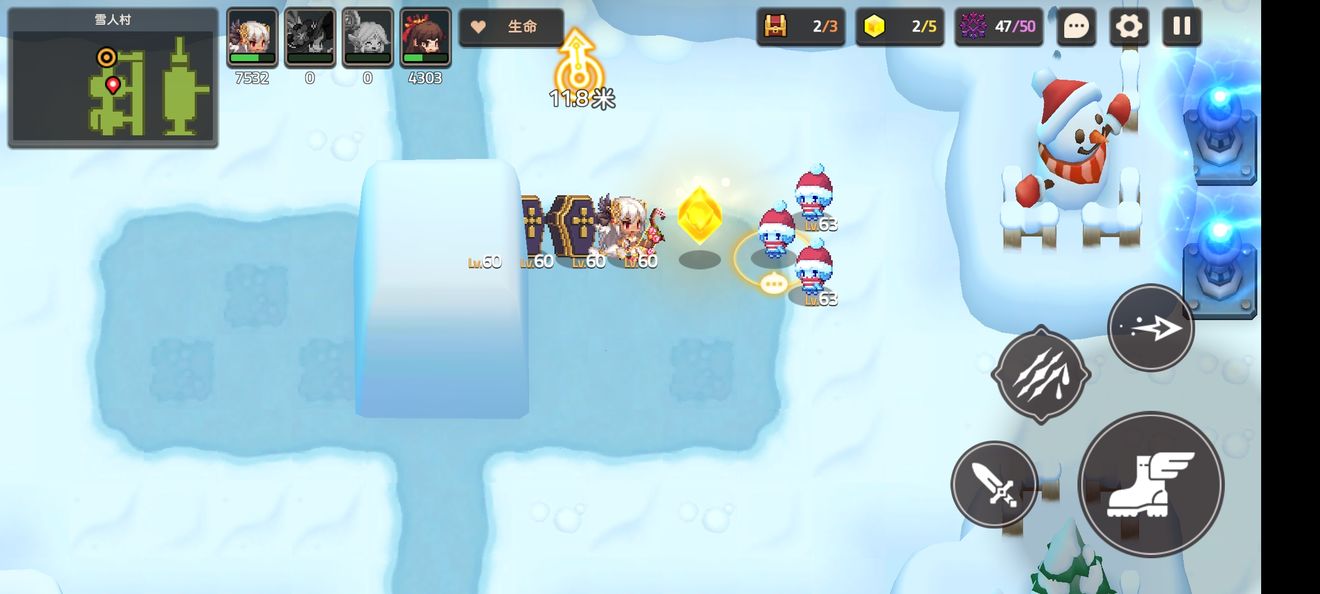Screen dimensions: 1320x594
Task: Open the gear settings menu
Action: pyautogui.click(x=1129, y=27)
